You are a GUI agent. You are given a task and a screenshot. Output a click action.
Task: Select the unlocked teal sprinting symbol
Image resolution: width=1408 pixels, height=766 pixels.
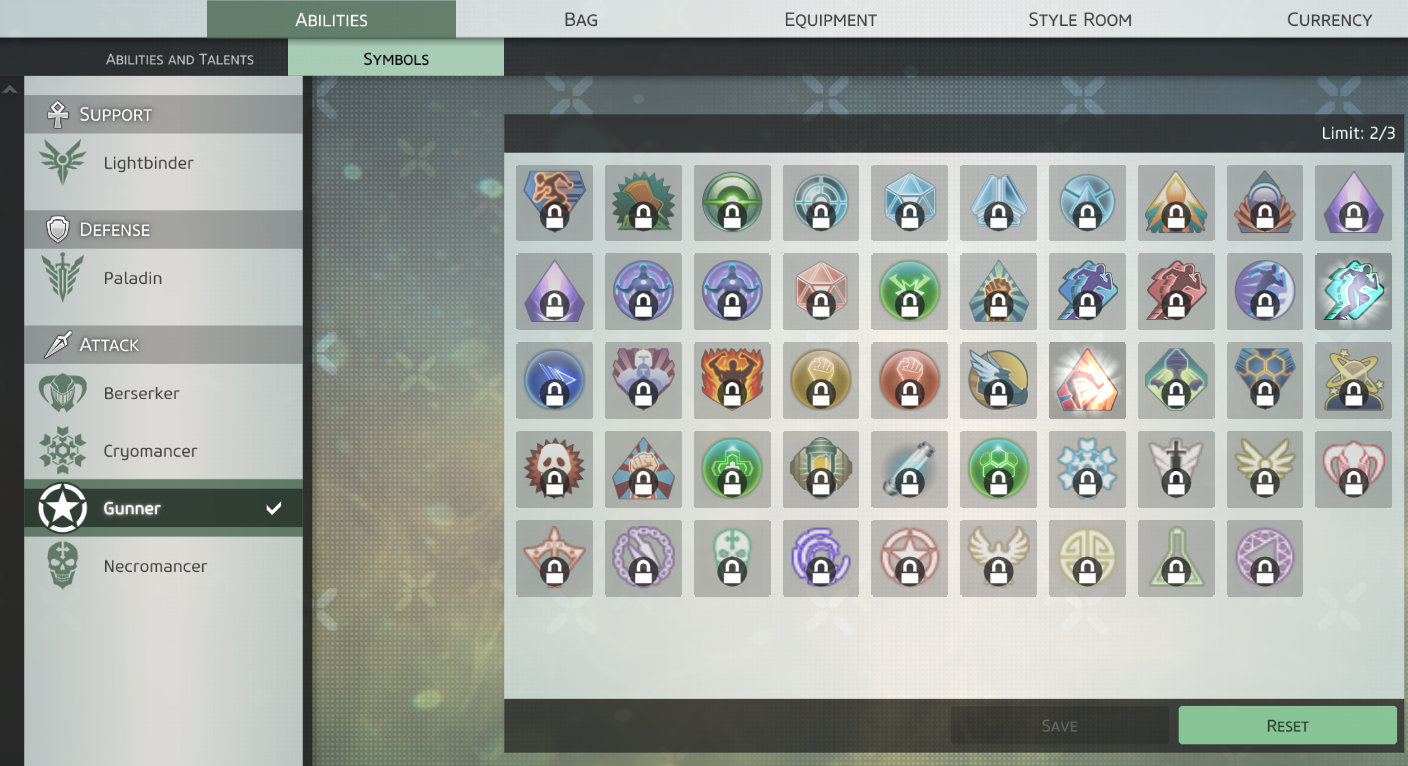pyautogui.click(x=1353, y=291)
